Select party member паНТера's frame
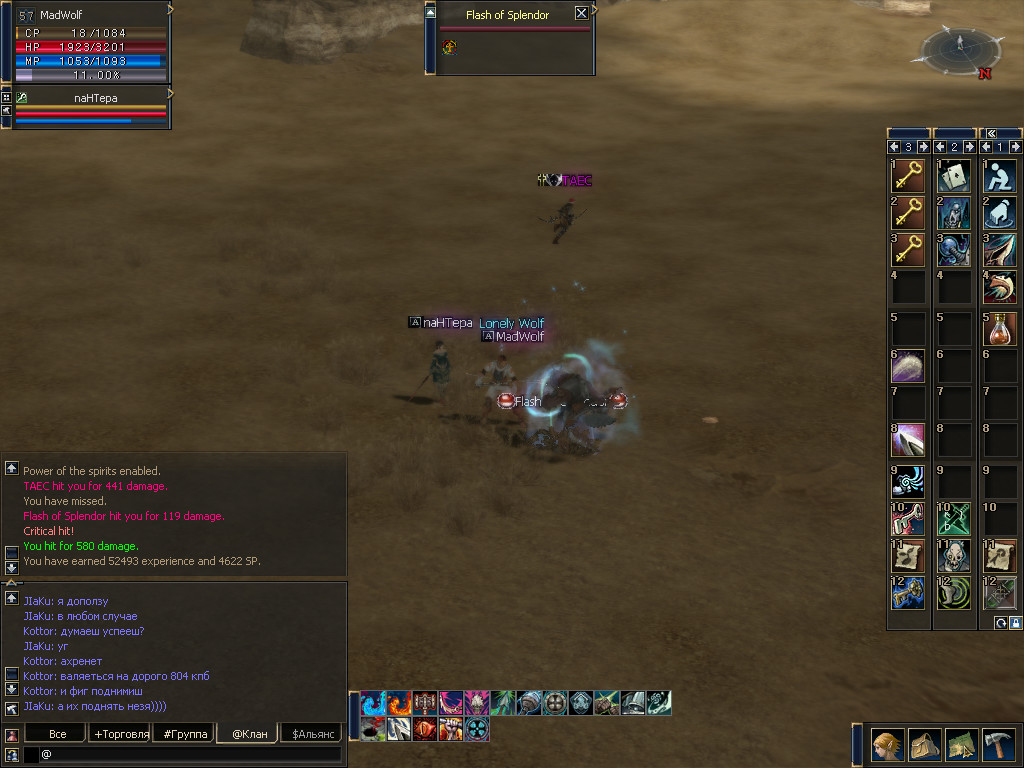Image resolution: width=1024 pixels, height=768 pixels. (90, 108)
